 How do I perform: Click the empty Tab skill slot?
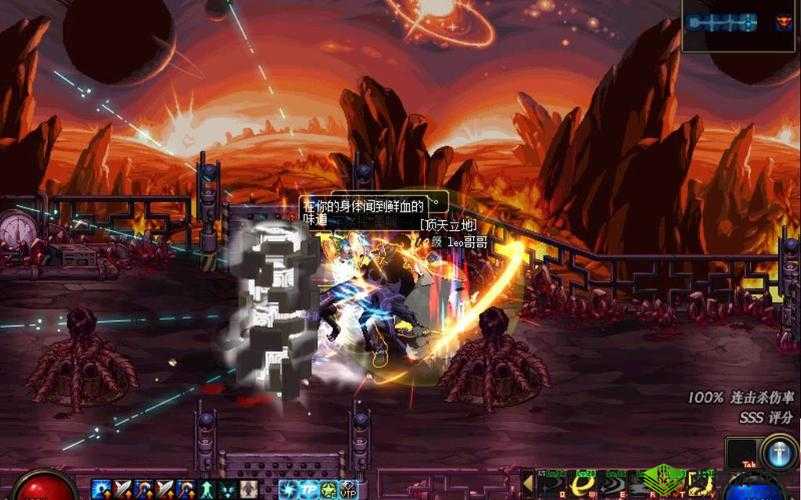click(x=741, y=453)
